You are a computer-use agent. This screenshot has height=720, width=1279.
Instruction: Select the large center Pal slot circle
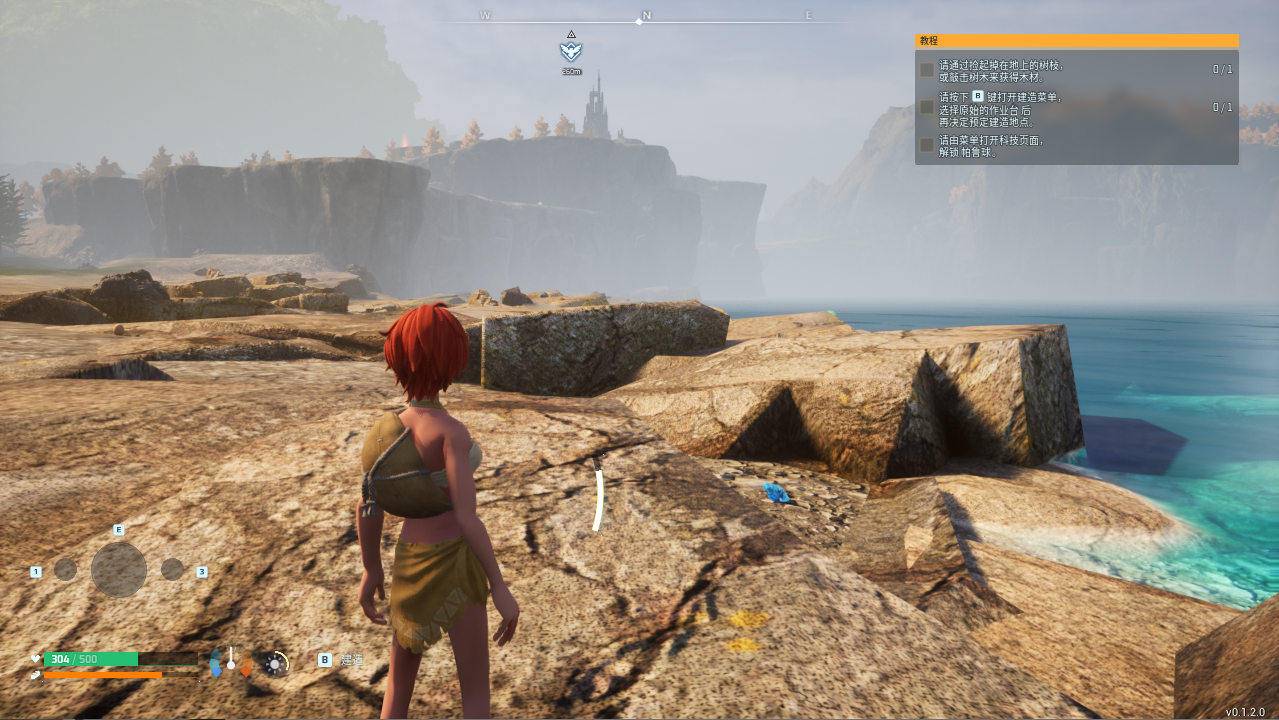[x=119, y=570]
